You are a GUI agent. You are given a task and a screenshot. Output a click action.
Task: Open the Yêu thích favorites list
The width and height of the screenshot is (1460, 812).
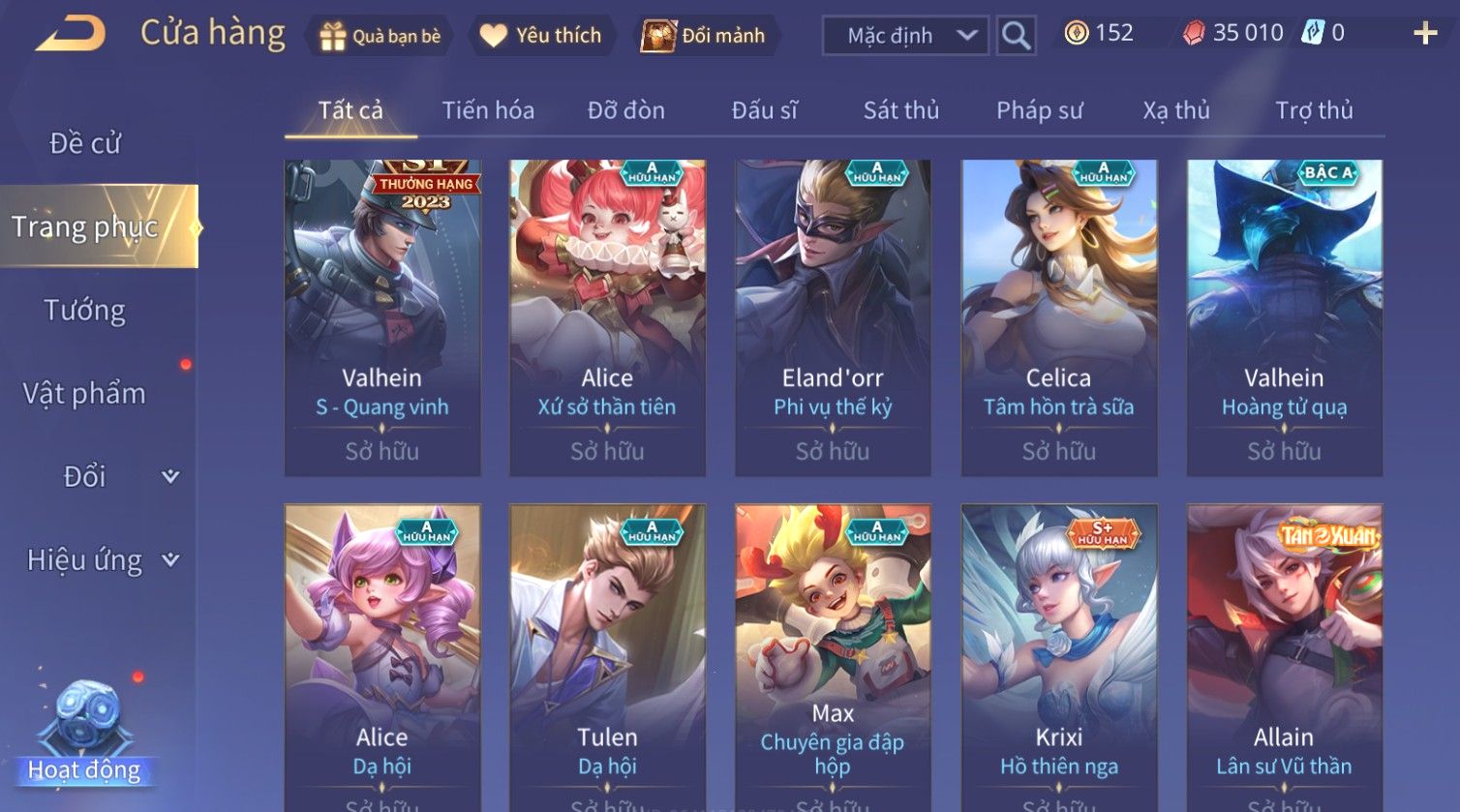[542, 36]
